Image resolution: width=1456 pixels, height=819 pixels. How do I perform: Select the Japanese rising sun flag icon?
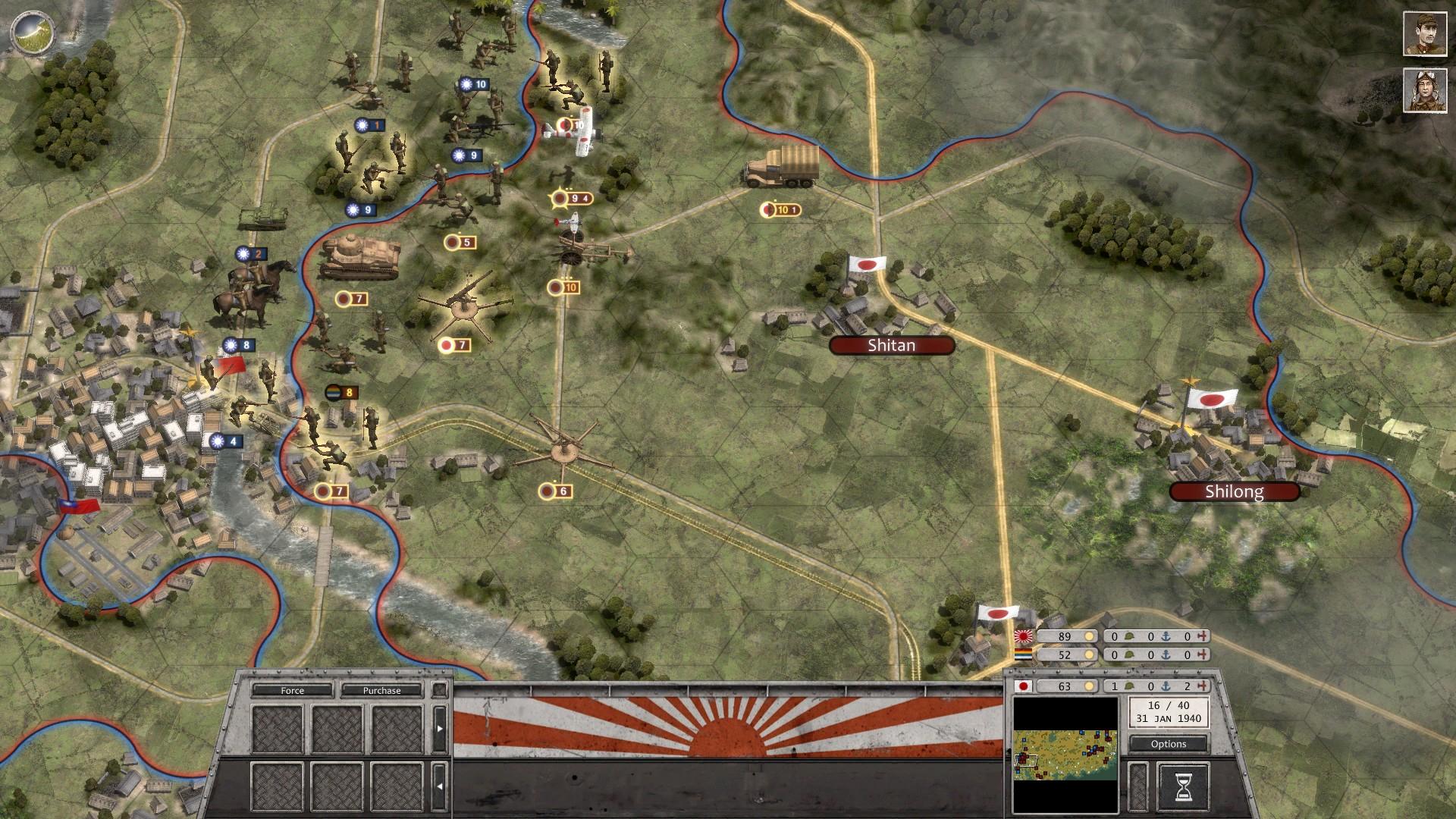pyautogui.click(x=1023, y=637)
